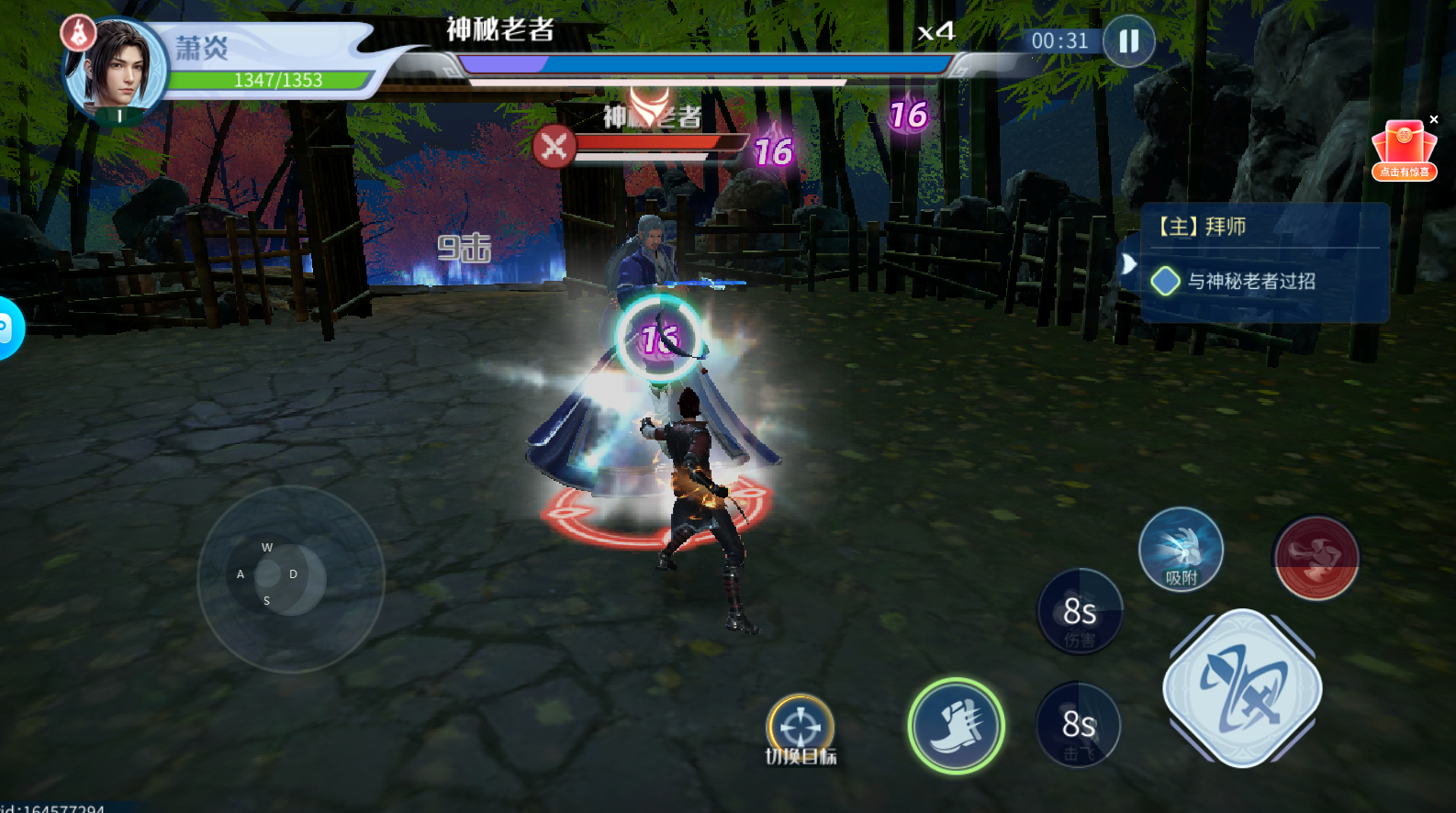Activate the 吸附 skill
The height and width of the screenshot is (813, 1456).
(1181, 550)
